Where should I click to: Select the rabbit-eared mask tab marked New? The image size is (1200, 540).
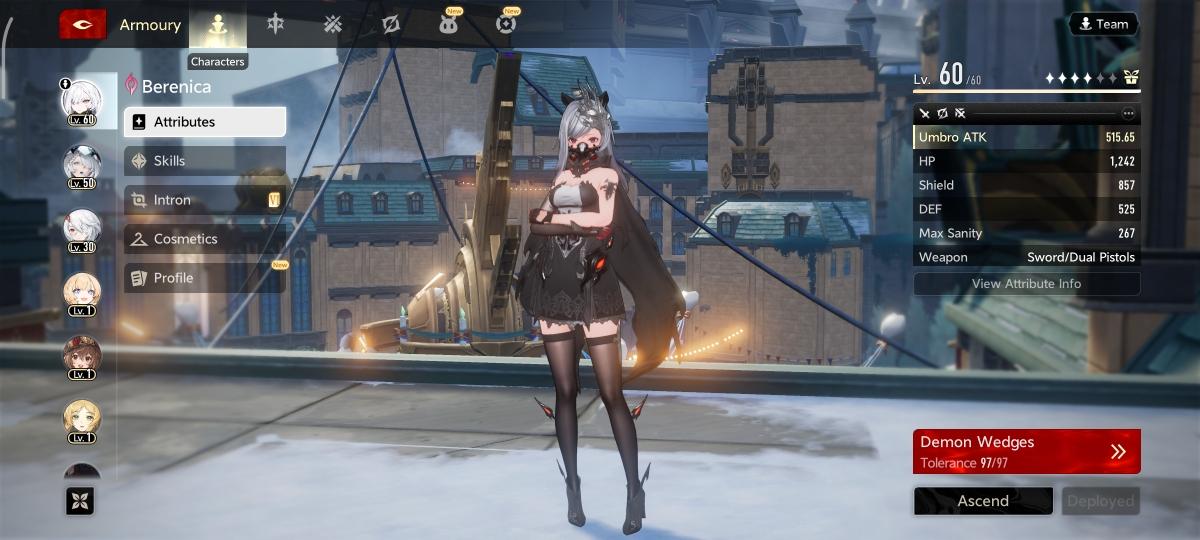click(x=449, y=24)
